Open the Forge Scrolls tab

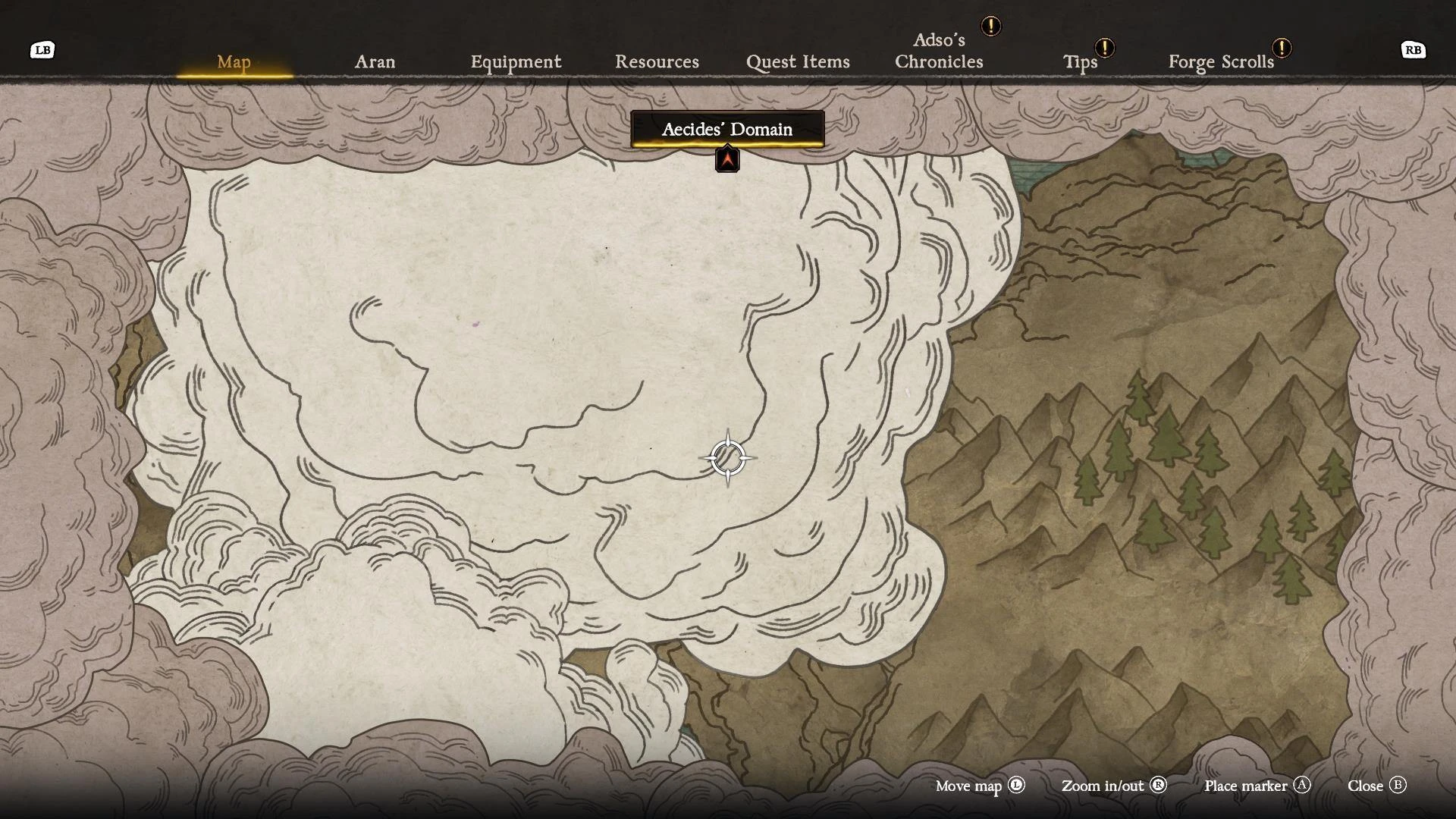pyautogui.click(x=1221, y=62)
